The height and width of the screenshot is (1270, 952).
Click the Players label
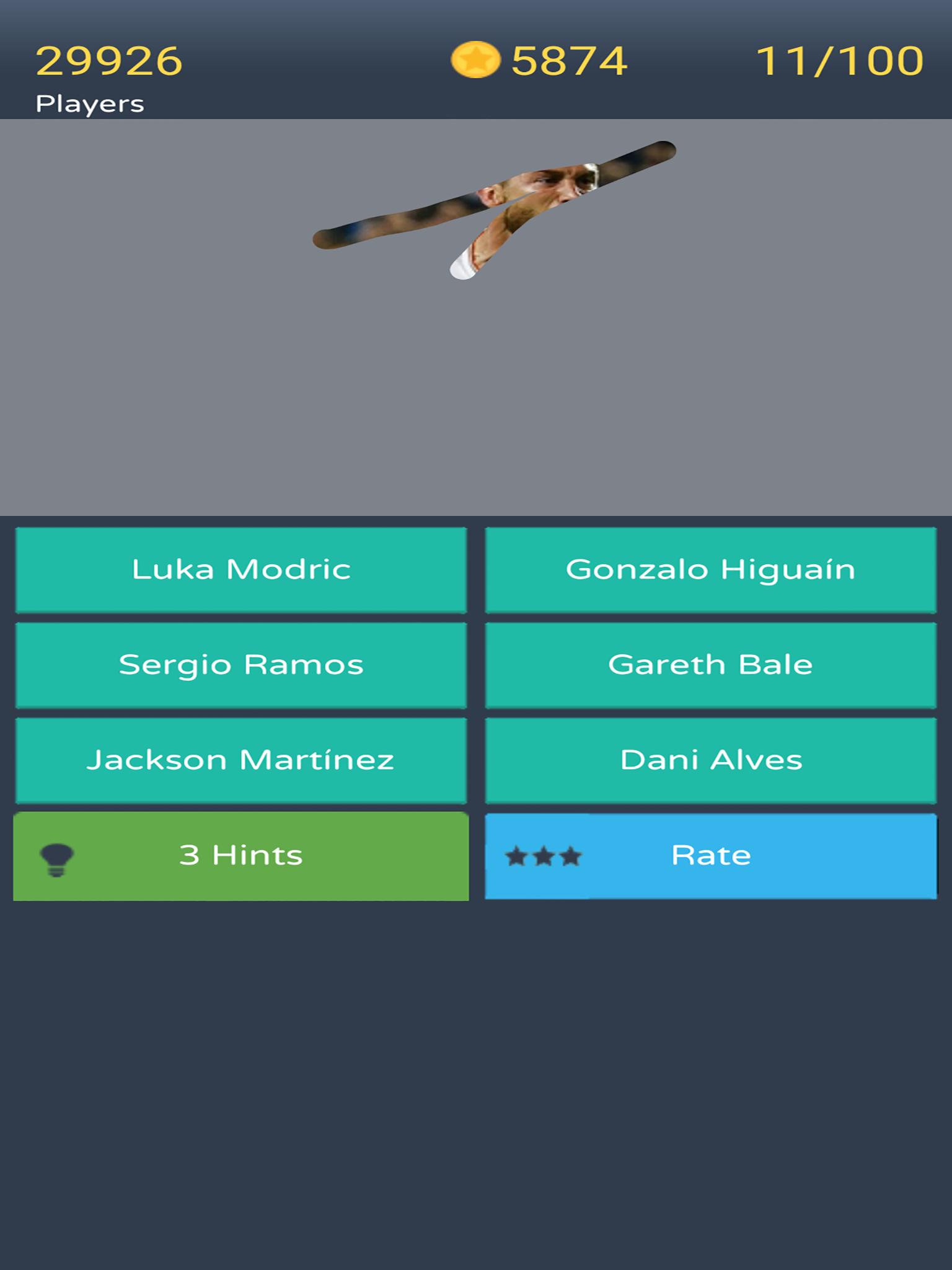coord(91,102)
